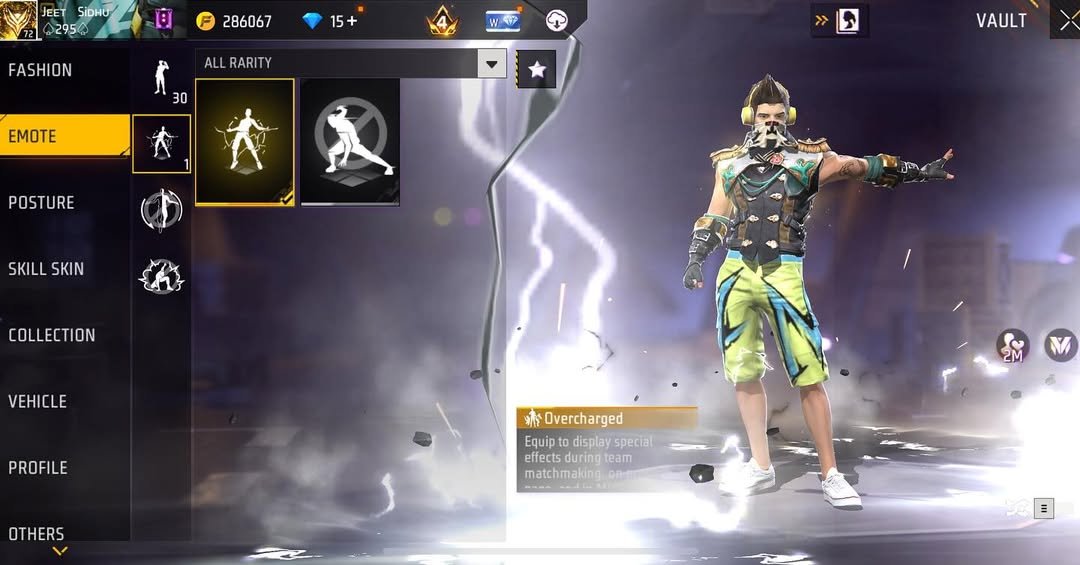This screenshot has width=1080, height=565.
Task: Open the Others category
Action: pyautogui.click(x=36, y=534)
